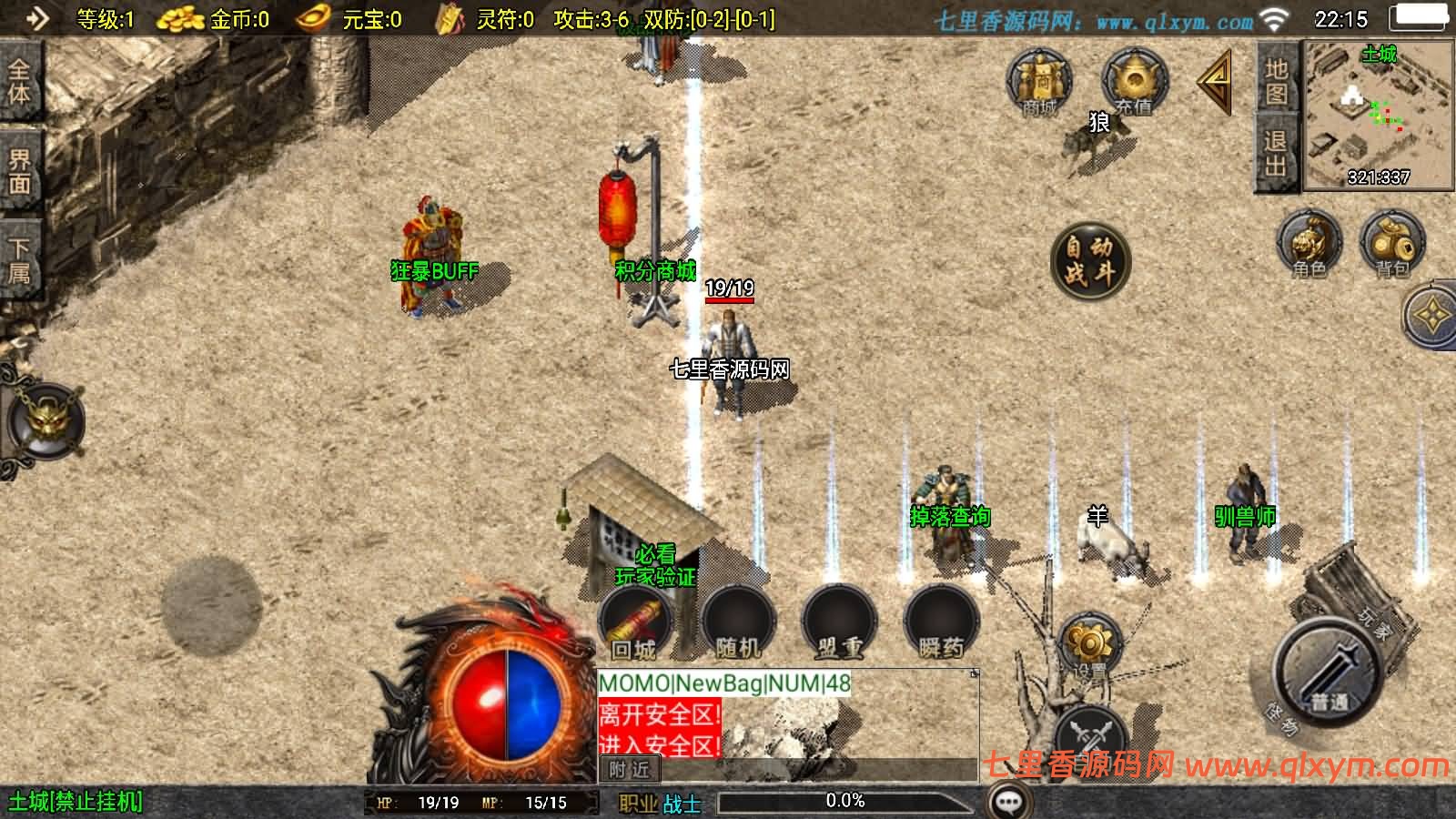
Task: Switch chat to the 附近 nearby channel
Action: (x=630, y=770)
